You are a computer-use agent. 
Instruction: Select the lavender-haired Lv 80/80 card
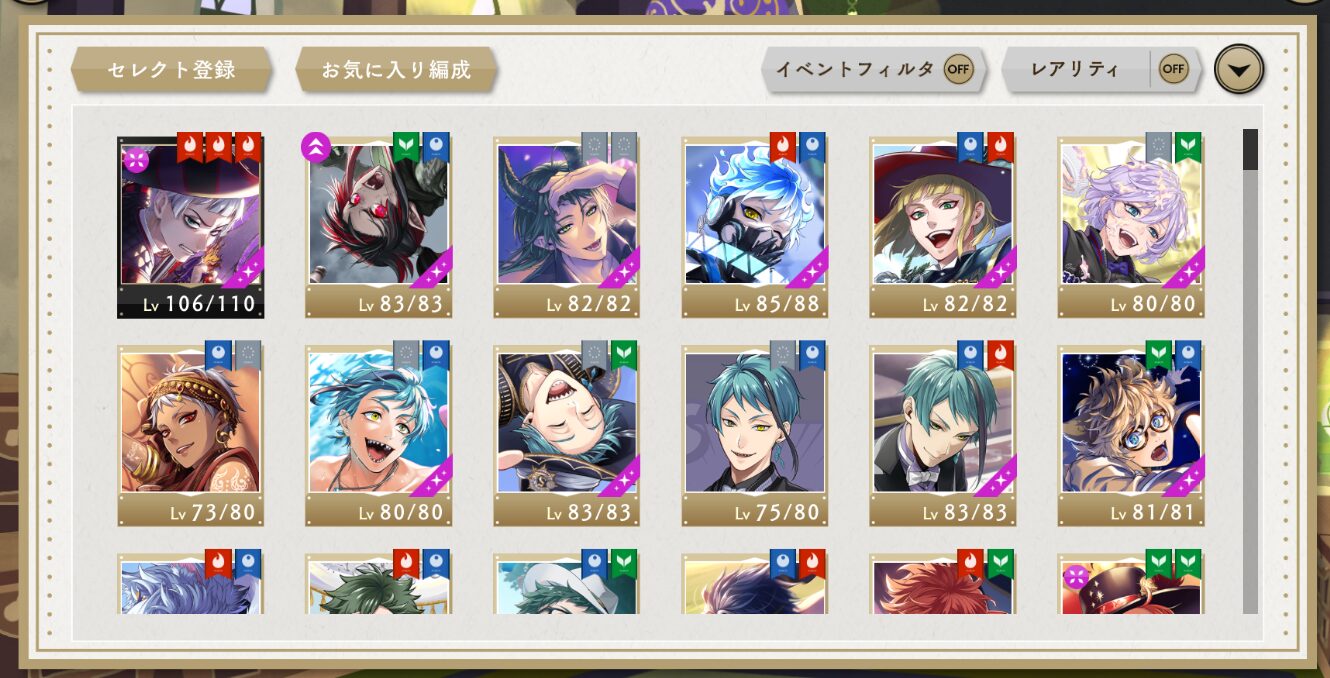(x=1130, y=226)
